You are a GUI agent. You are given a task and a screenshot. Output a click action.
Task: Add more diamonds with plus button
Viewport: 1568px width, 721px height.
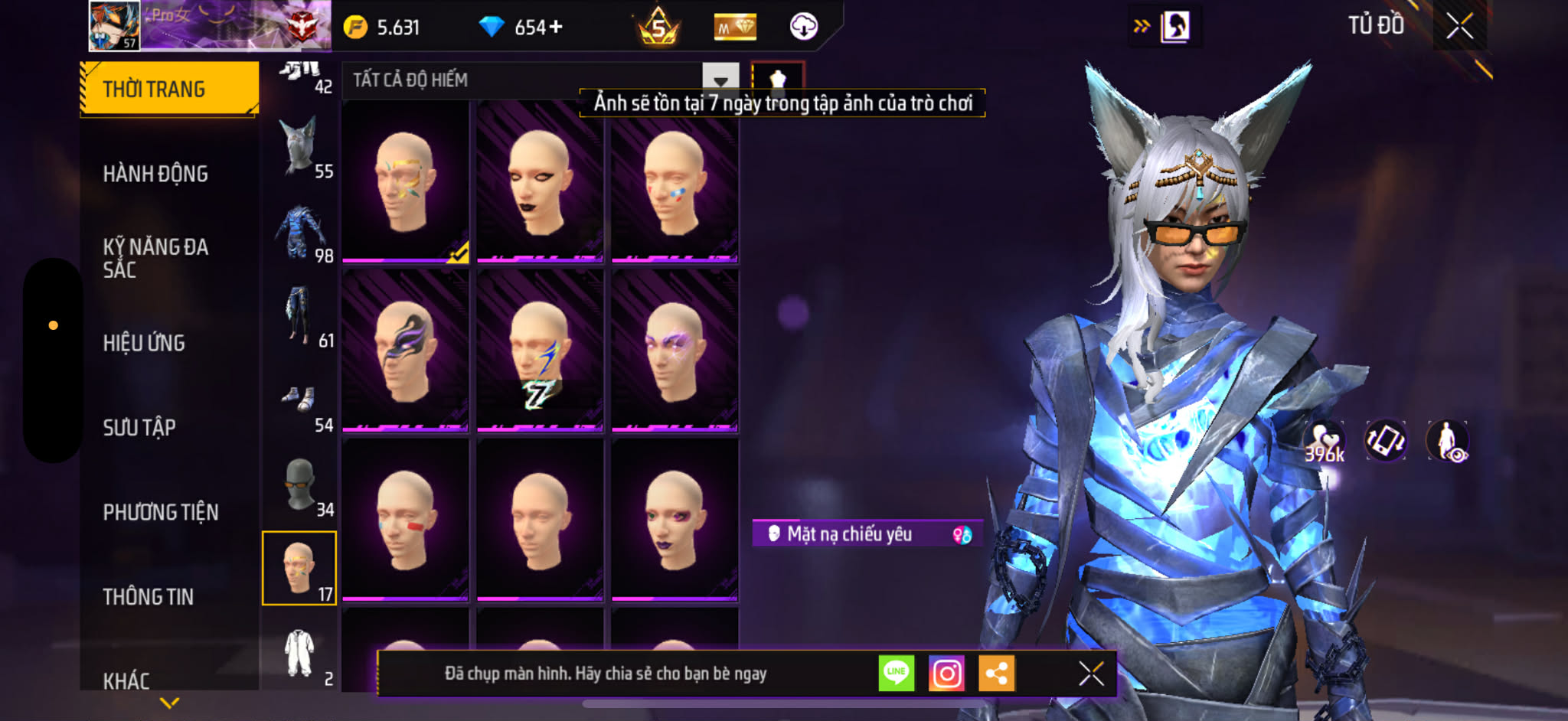(x=556, y=28)
